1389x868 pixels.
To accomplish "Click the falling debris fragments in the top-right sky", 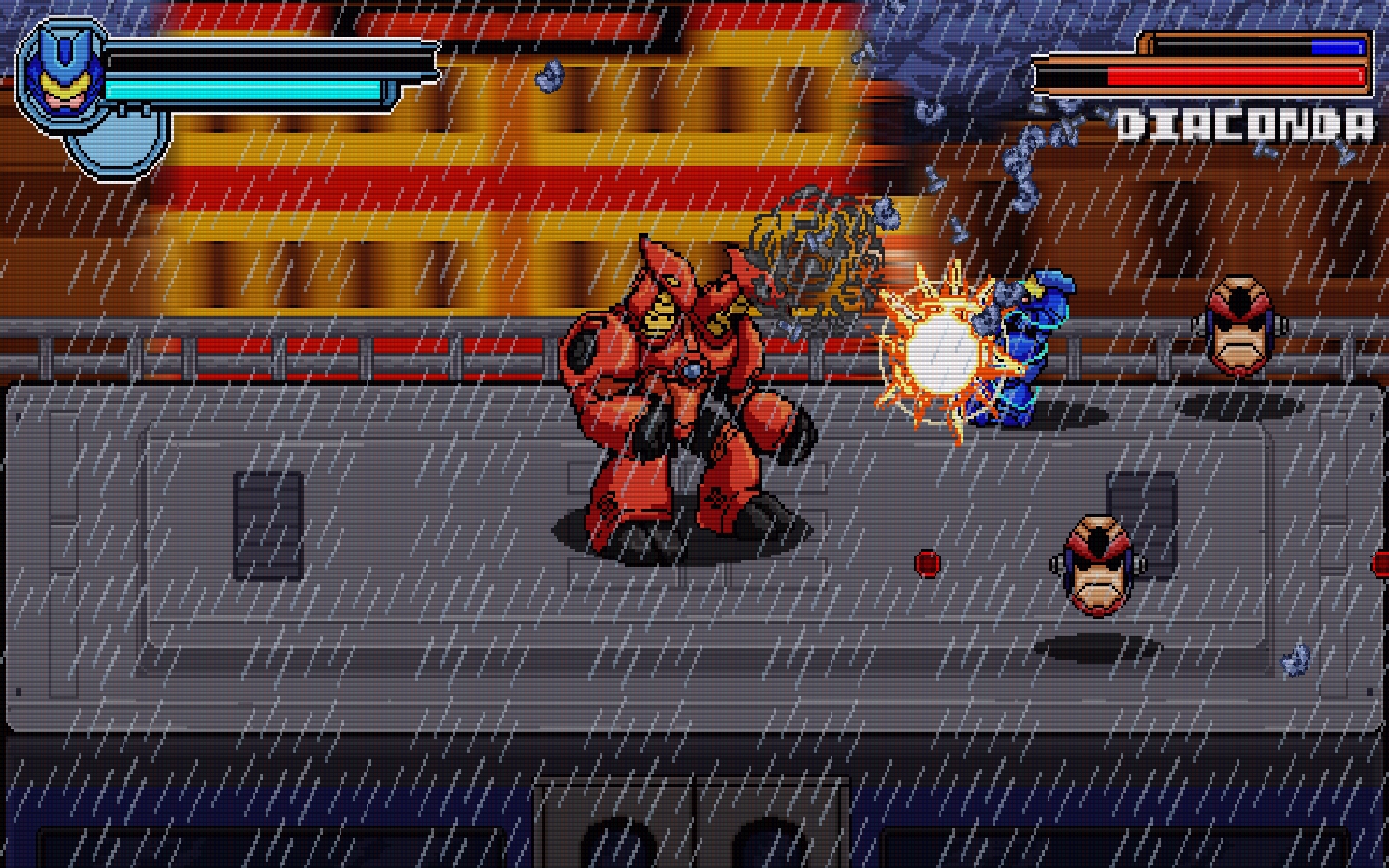I will 1022,145.
